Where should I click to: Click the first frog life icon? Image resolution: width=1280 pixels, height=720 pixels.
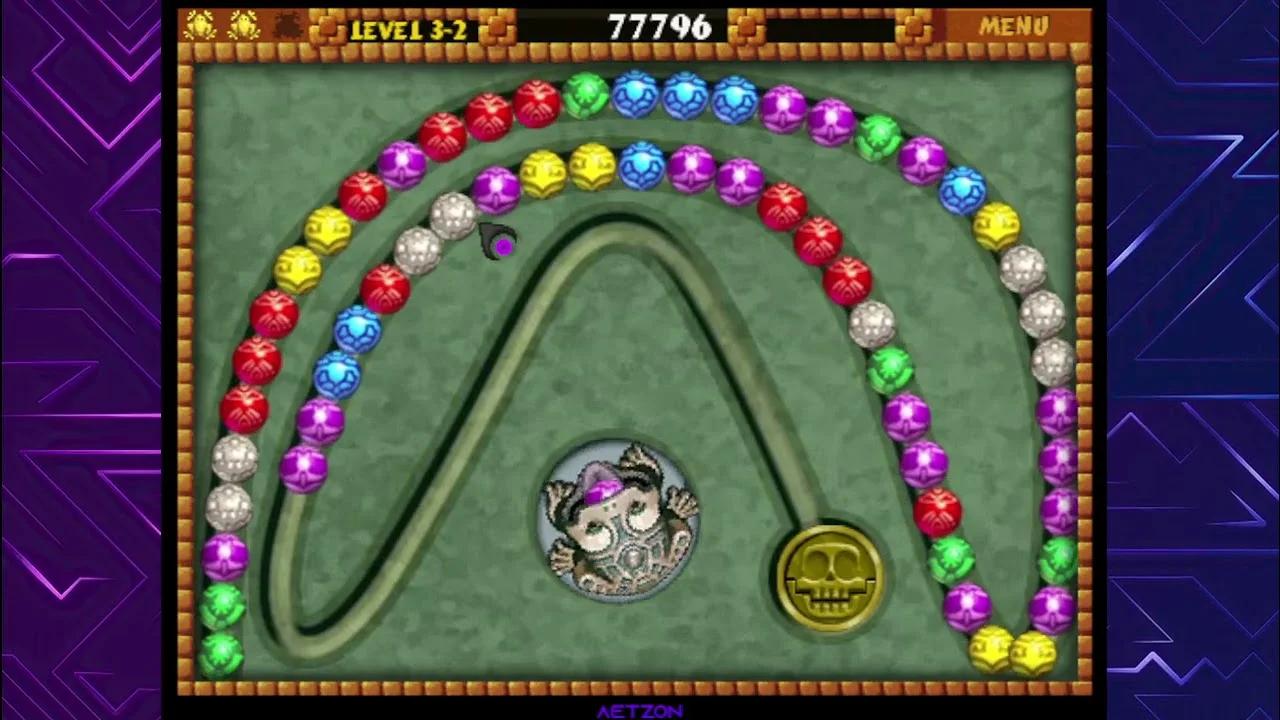click(201, 25)
